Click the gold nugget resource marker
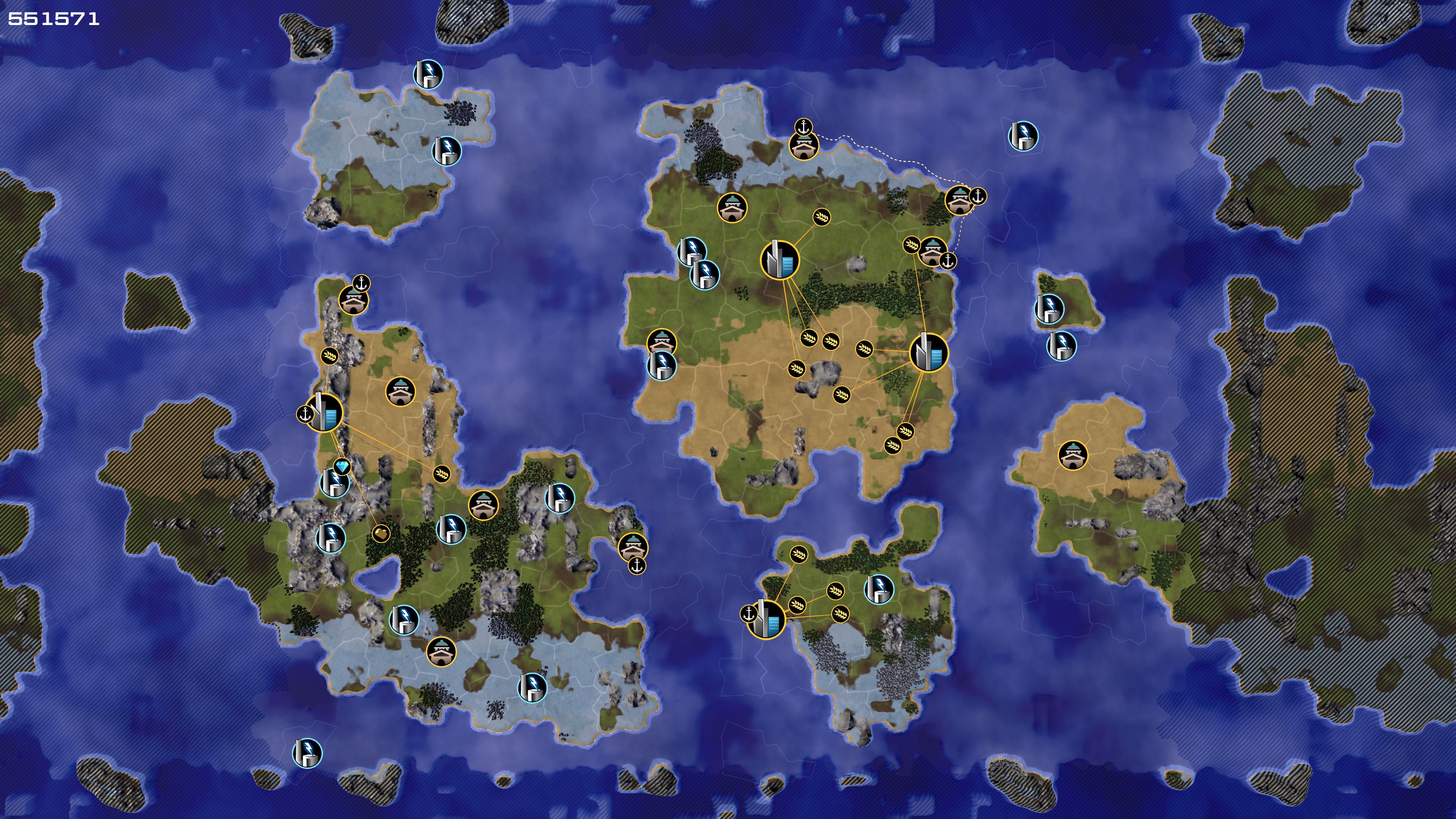Screen dimensions: 1456x819 point(381,533)
